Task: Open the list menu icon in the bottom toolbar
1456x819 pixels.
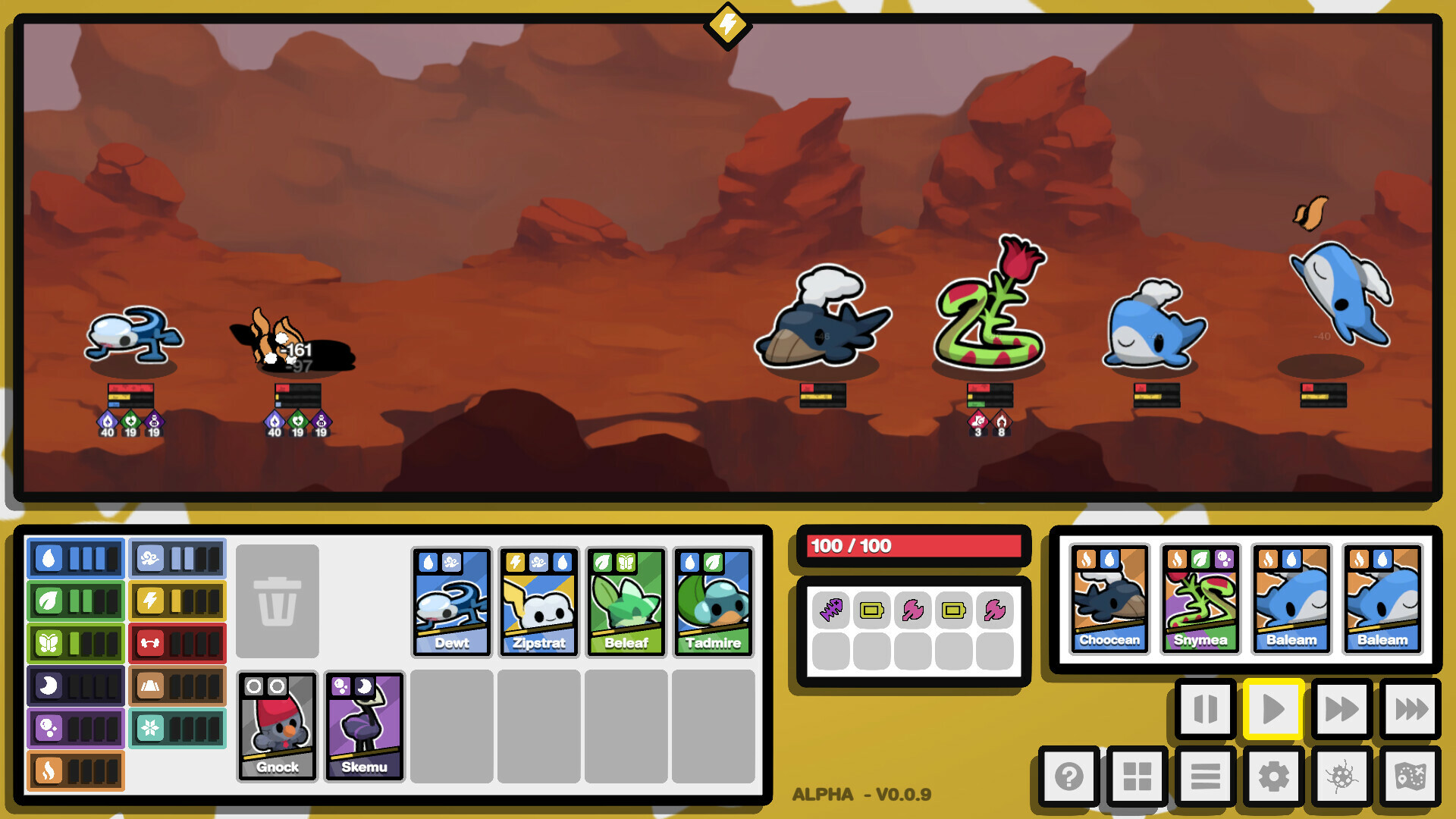Action: click(1206, 777)
